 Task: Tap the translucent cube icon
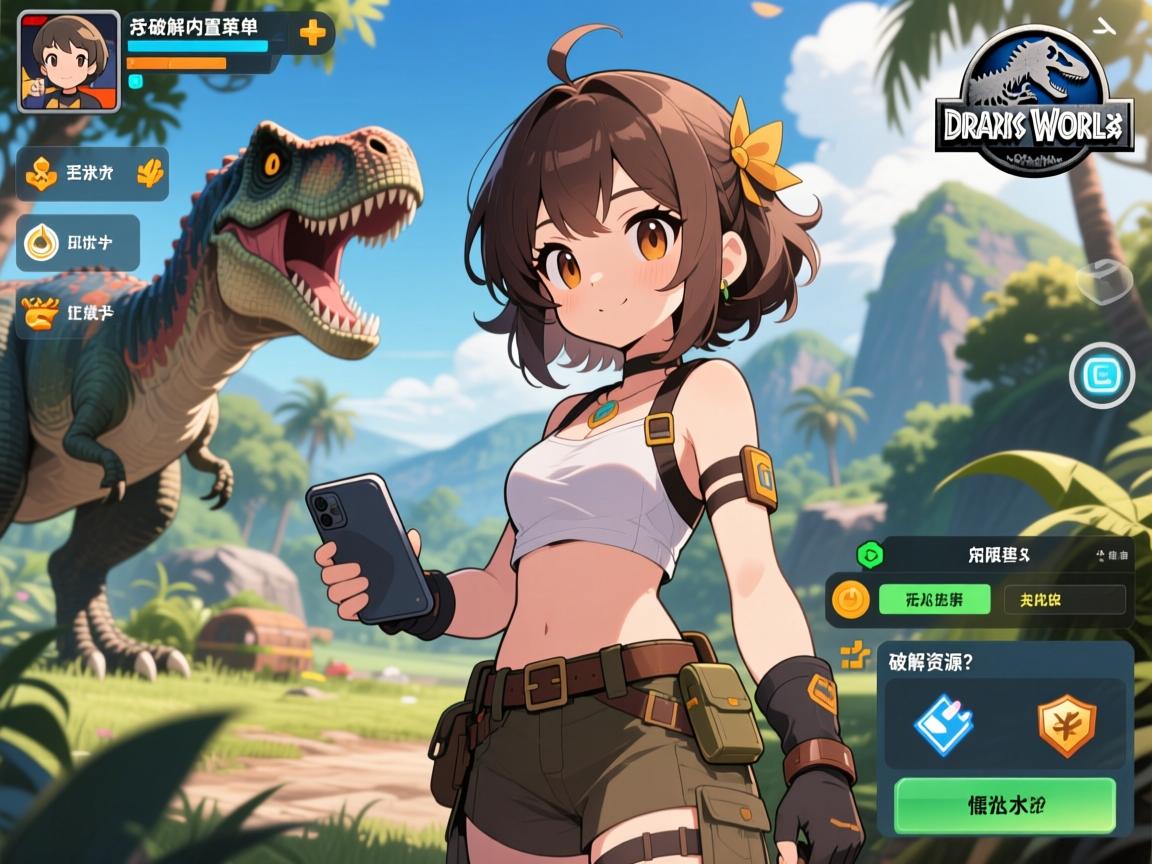click(x=1104, y=281)
